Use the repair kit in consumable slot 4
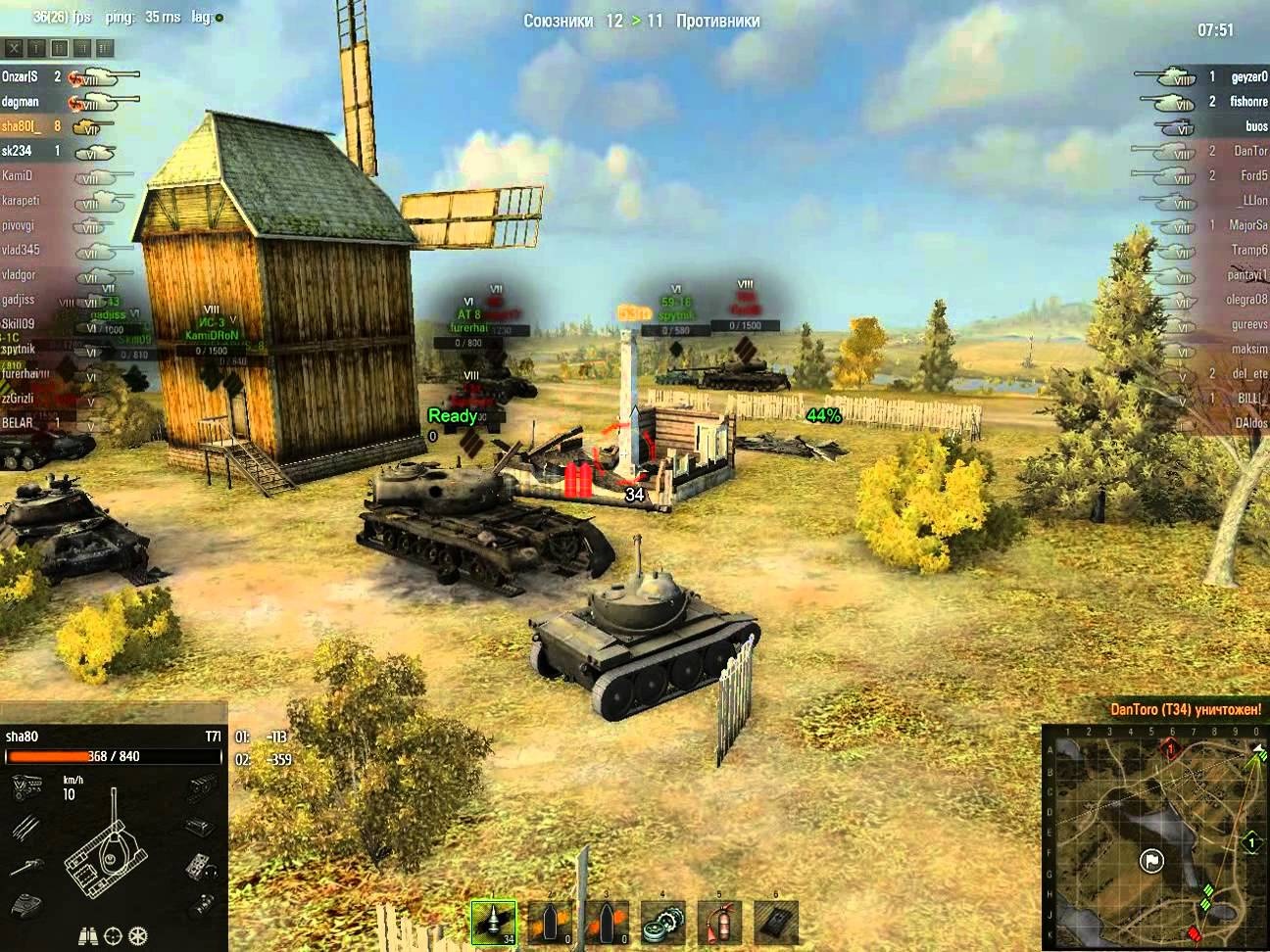1270x952 pixels. 664,922
